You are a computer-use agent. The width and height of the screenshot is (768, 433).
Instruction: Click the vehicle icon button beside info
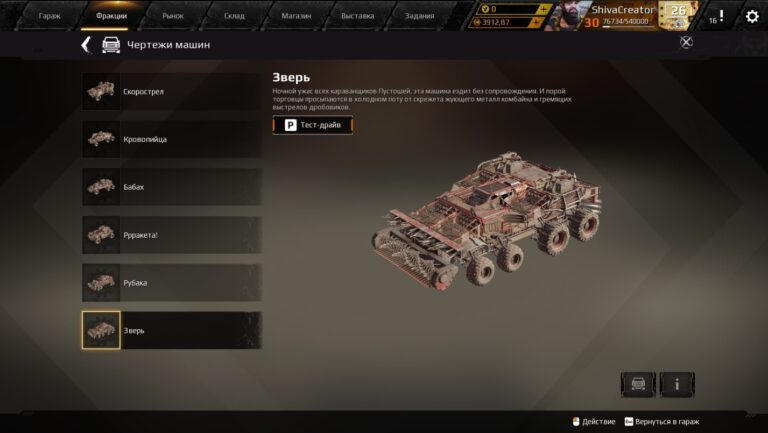click(x=638, y=384)
